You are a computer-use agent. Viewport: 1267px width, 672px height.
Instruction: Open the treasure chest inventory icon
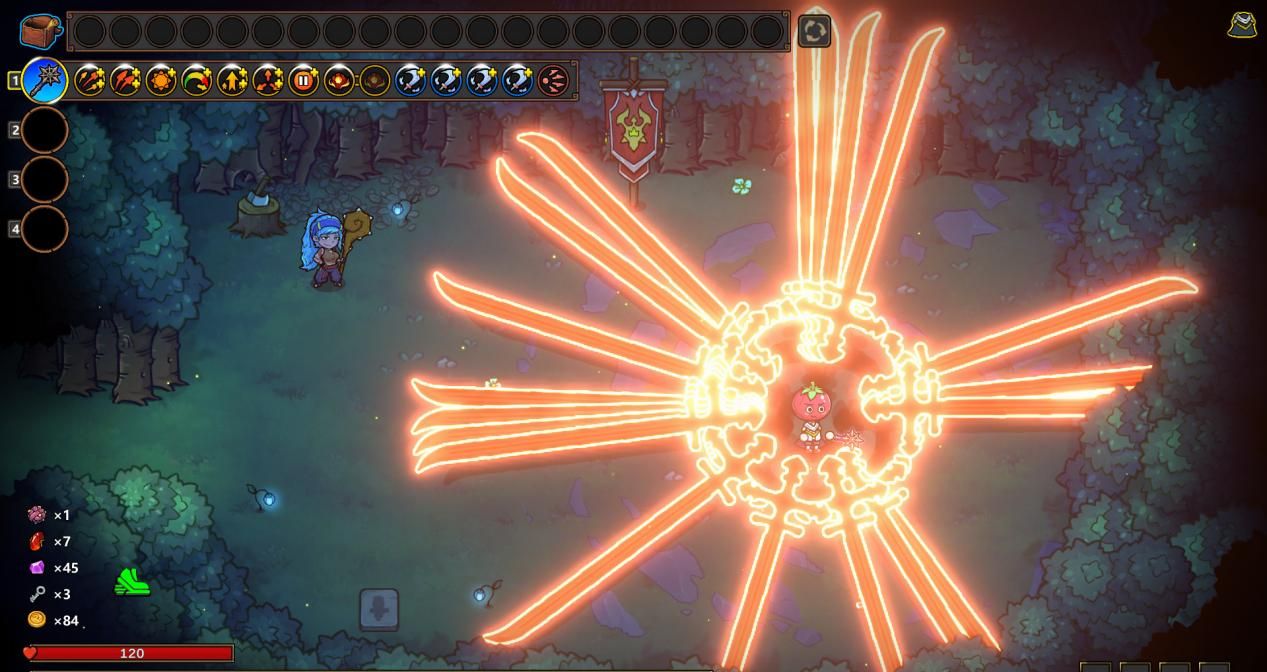pos(40,31)
